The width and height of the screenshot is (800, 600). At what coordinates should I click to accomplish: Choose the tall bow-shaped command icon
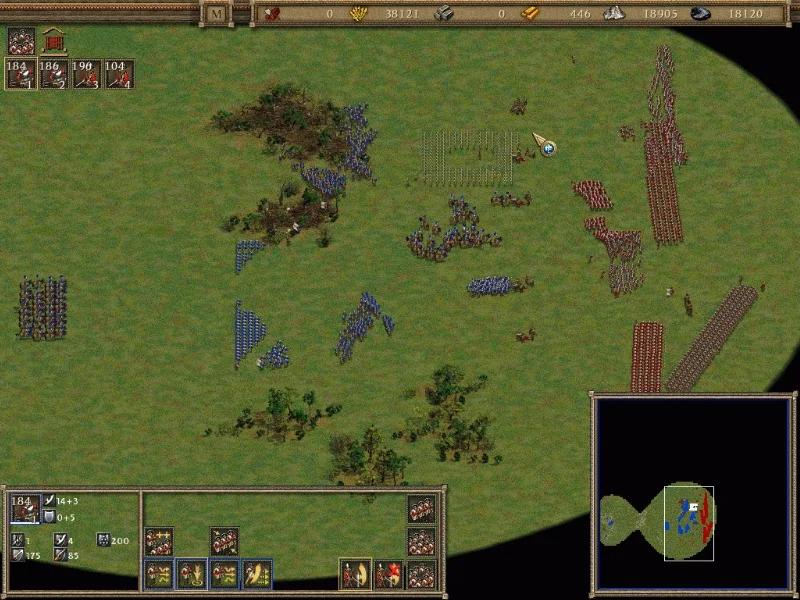tap(257, 574)
